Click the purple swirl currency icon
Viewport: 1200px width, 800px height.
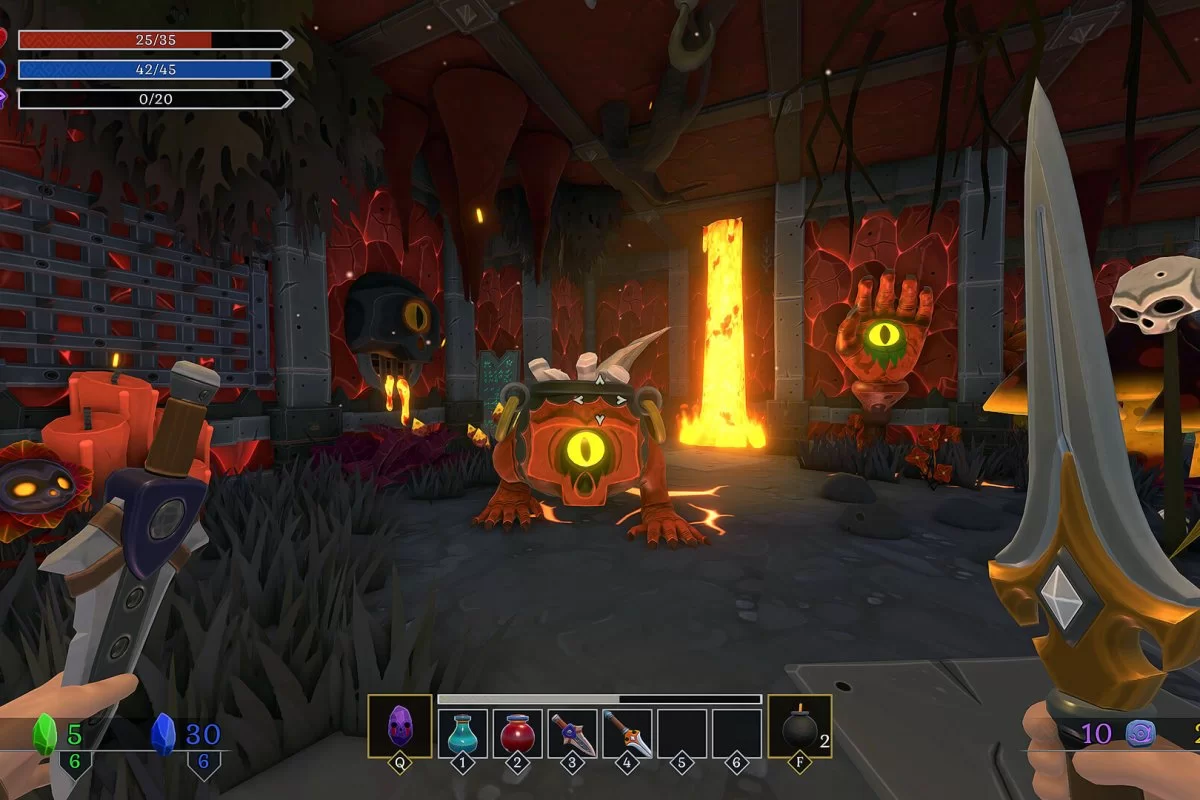click(x=1141, y=734)
